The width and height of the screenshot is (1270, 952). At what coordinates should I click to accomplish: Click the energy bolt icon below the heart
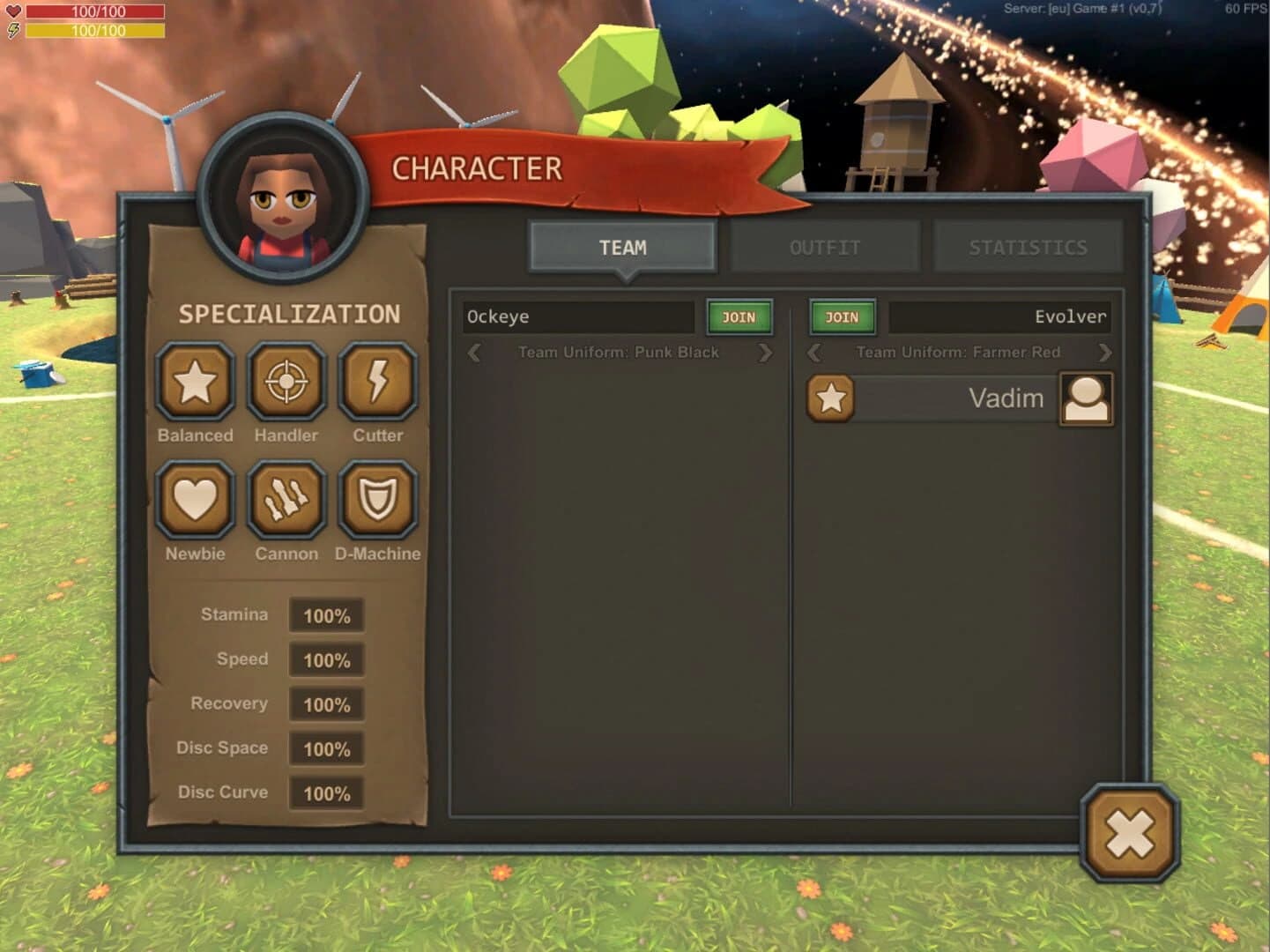(x=12, y=31)
